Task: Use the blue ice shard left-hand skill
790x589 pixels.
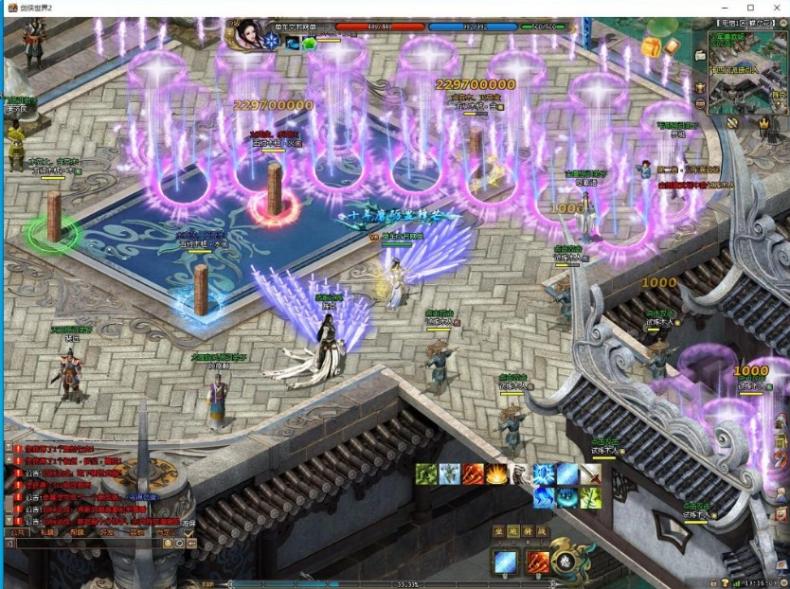Action: [x=505, y=563]
